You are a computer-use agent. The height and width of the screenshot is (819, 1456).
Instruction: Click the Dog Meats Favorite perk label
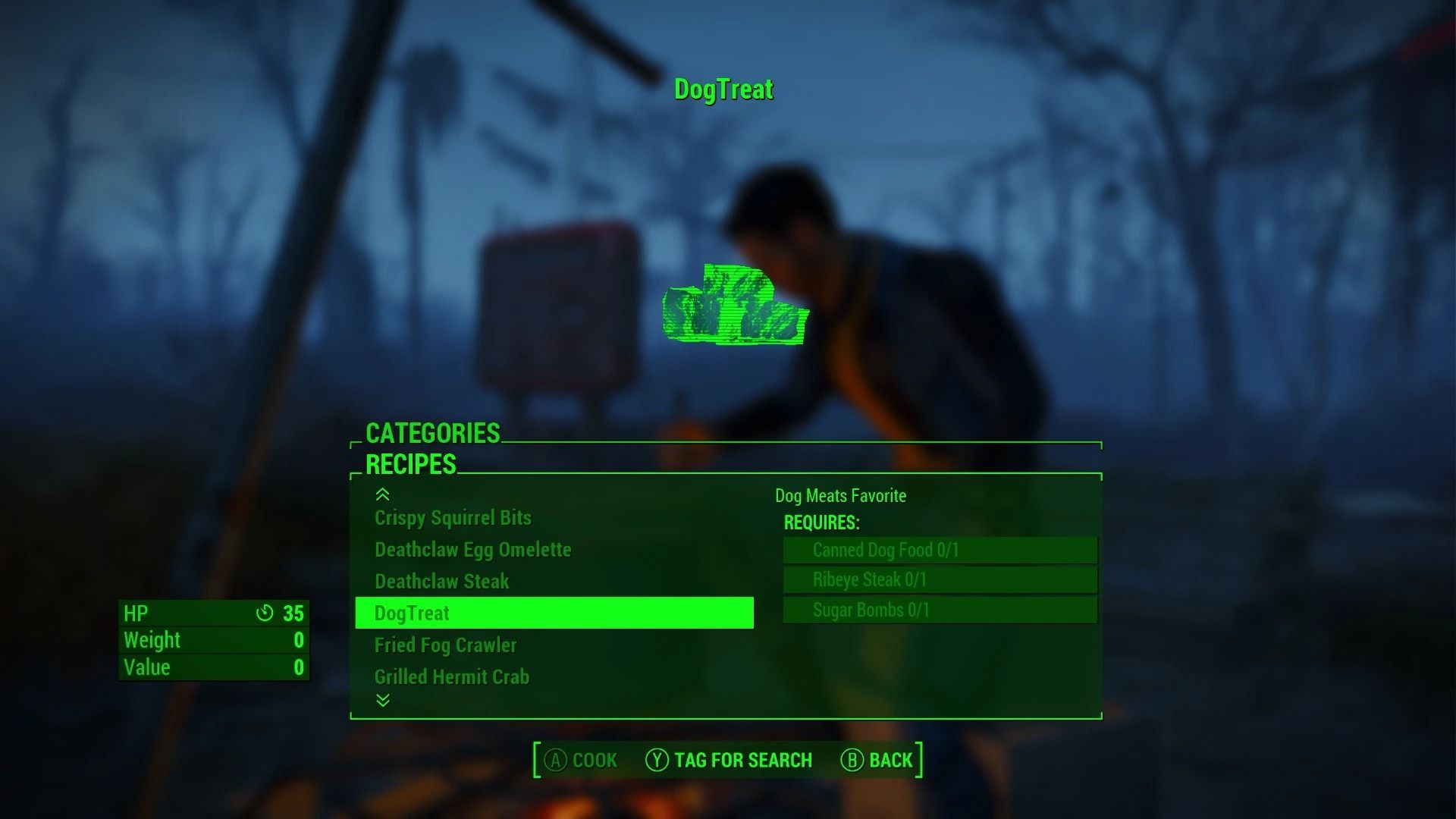click(840, 496)
